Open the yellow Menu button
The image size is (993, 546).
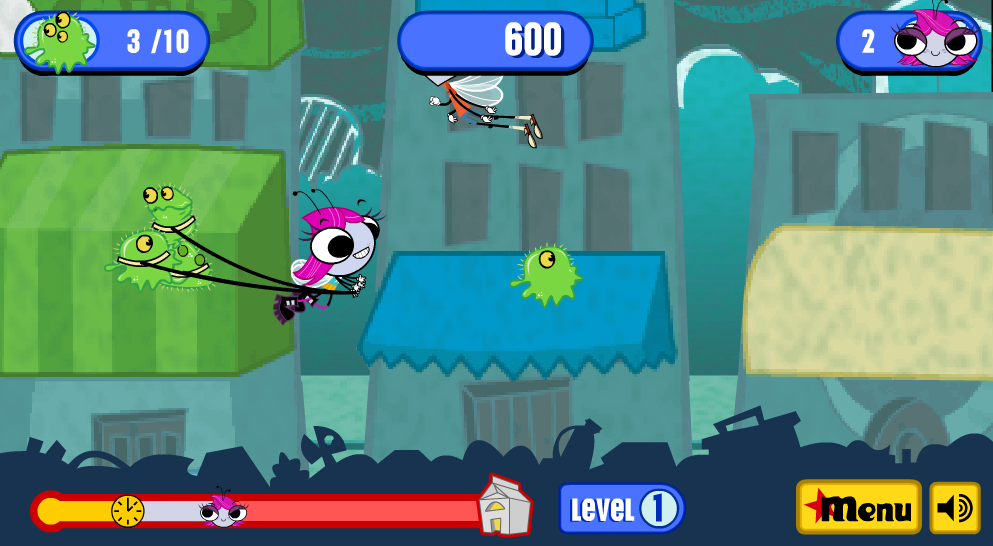pos(858,508)
